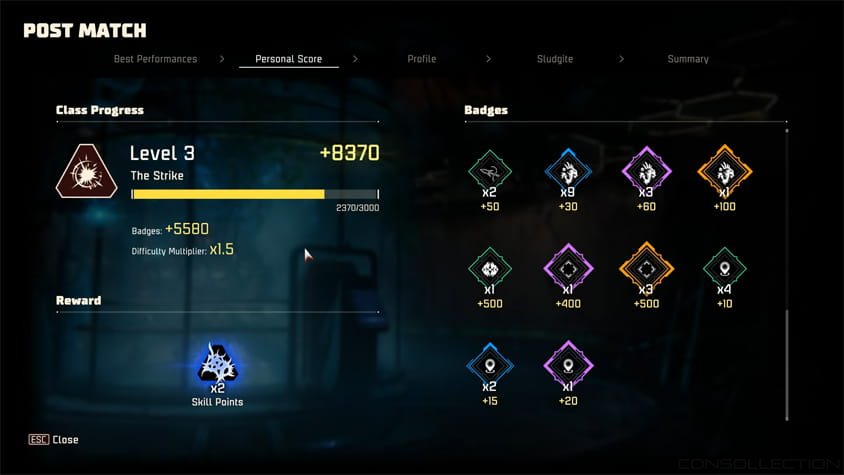Choose the purple x3 badge worth +60

point(643,171)
